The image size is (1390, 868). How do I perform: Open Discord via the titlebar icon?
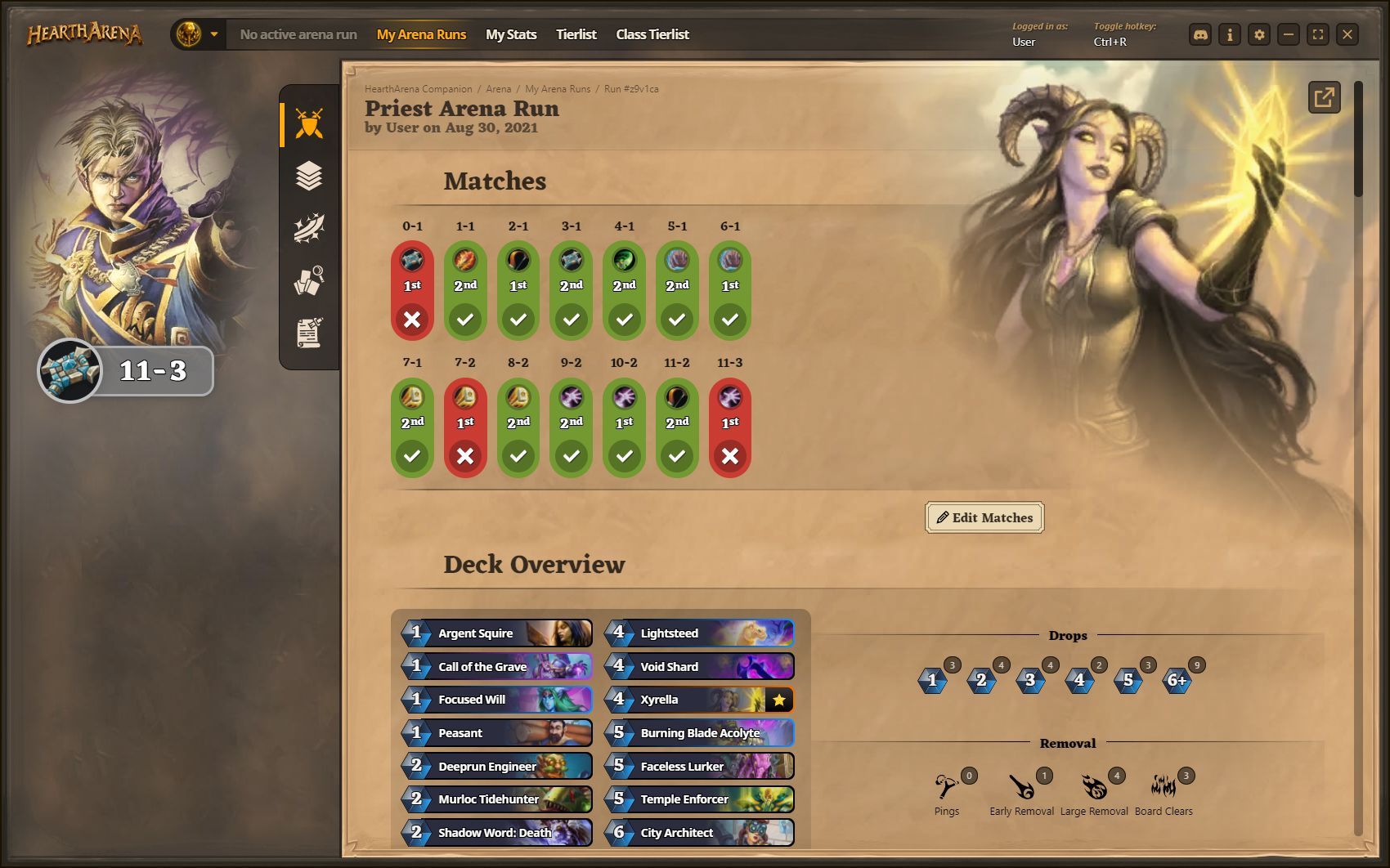point(1199,34)
